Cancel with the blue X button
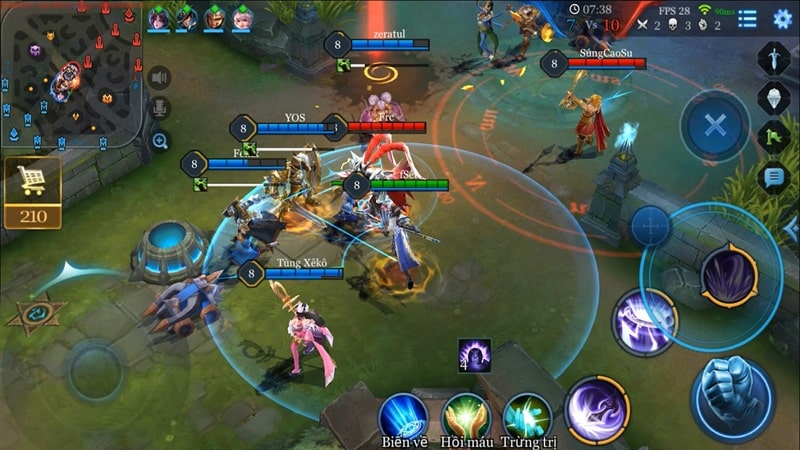The width and height of the screenshot is (800, 450). pyautogui.click(x=714, y=125)
